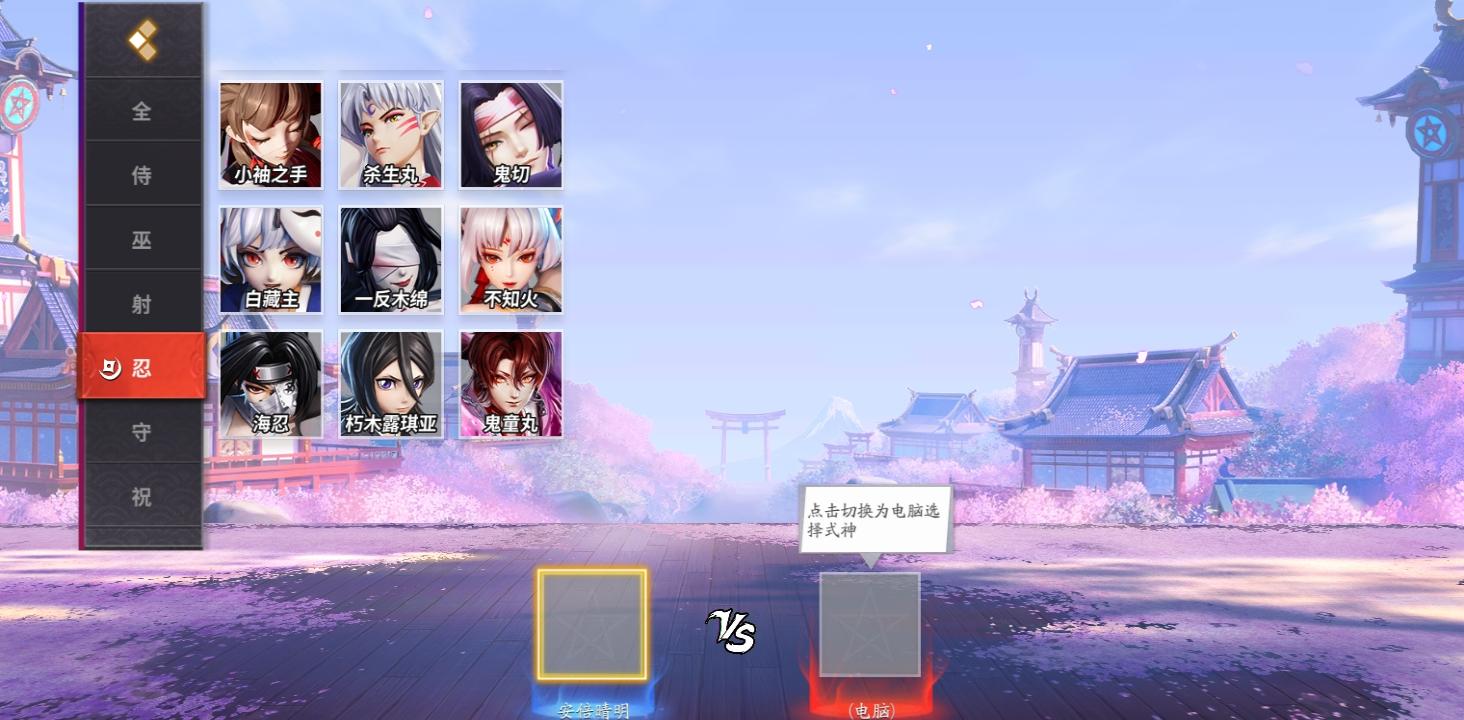The height and width of the screenshot is (720, 1464).
Task: Pick 鬼切 from the shikigami grid
Action: click(x=510, y=132)
